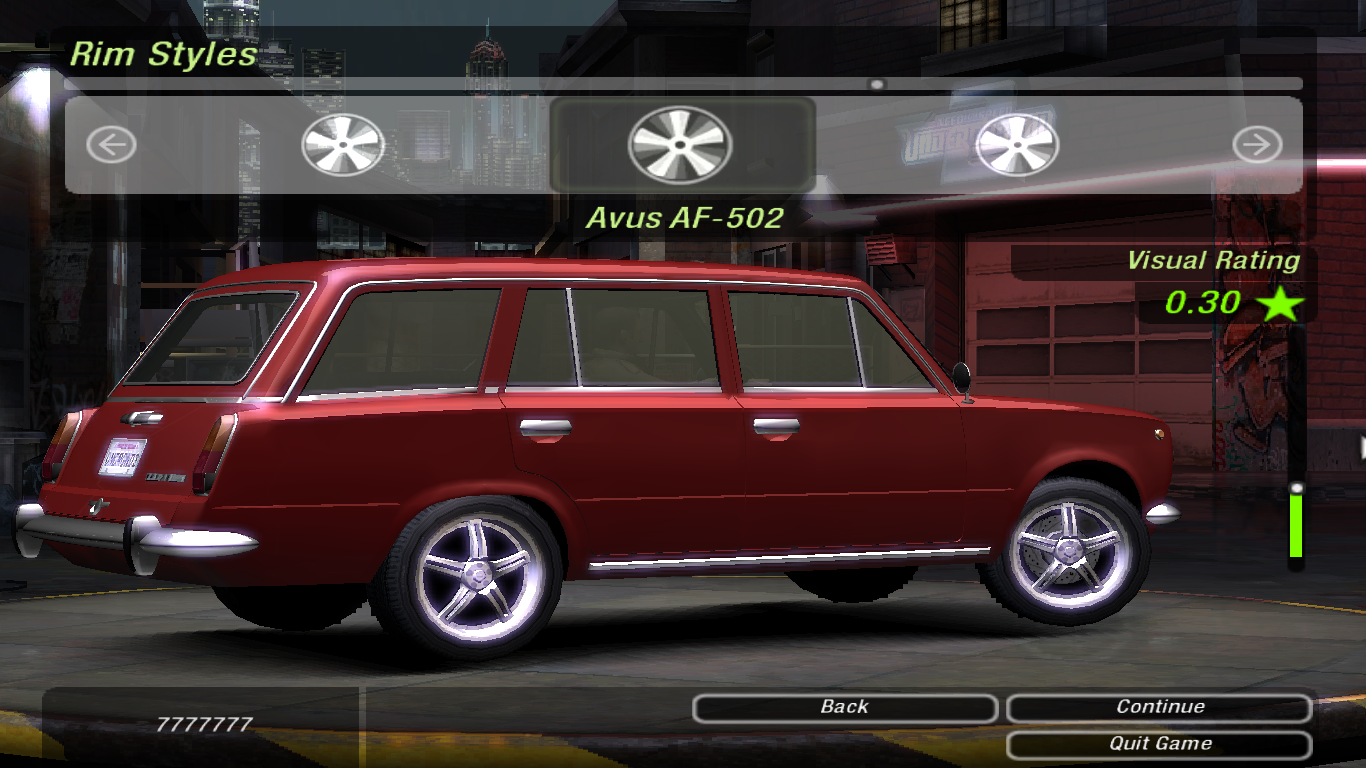The width and height of the screenshot is (1366, 768).
Task: Select the highlighted Avus AF-502 rim
Action: pos(680,145)
